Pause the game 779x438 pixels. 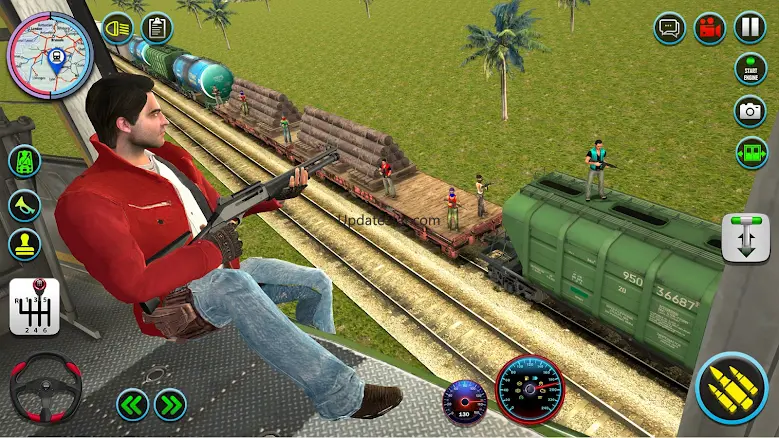(750, 28)
